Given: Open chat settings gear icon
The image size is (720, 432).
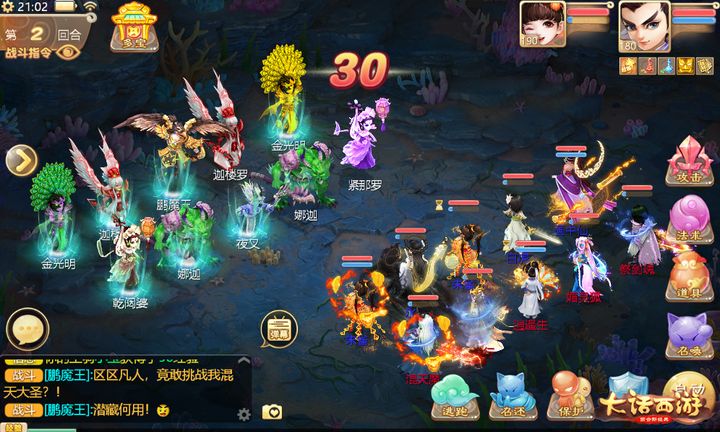Looking at the screenshot, I should (243, 412).
